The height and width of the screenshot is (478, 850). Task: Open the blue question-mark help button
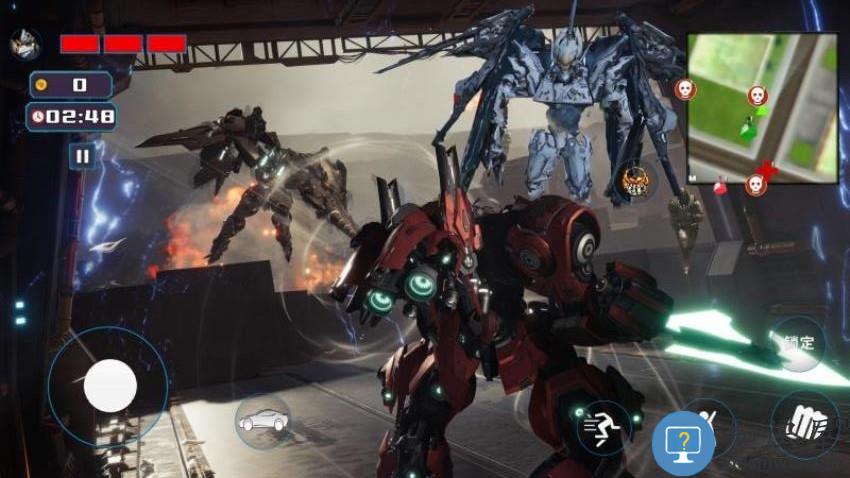683,443
